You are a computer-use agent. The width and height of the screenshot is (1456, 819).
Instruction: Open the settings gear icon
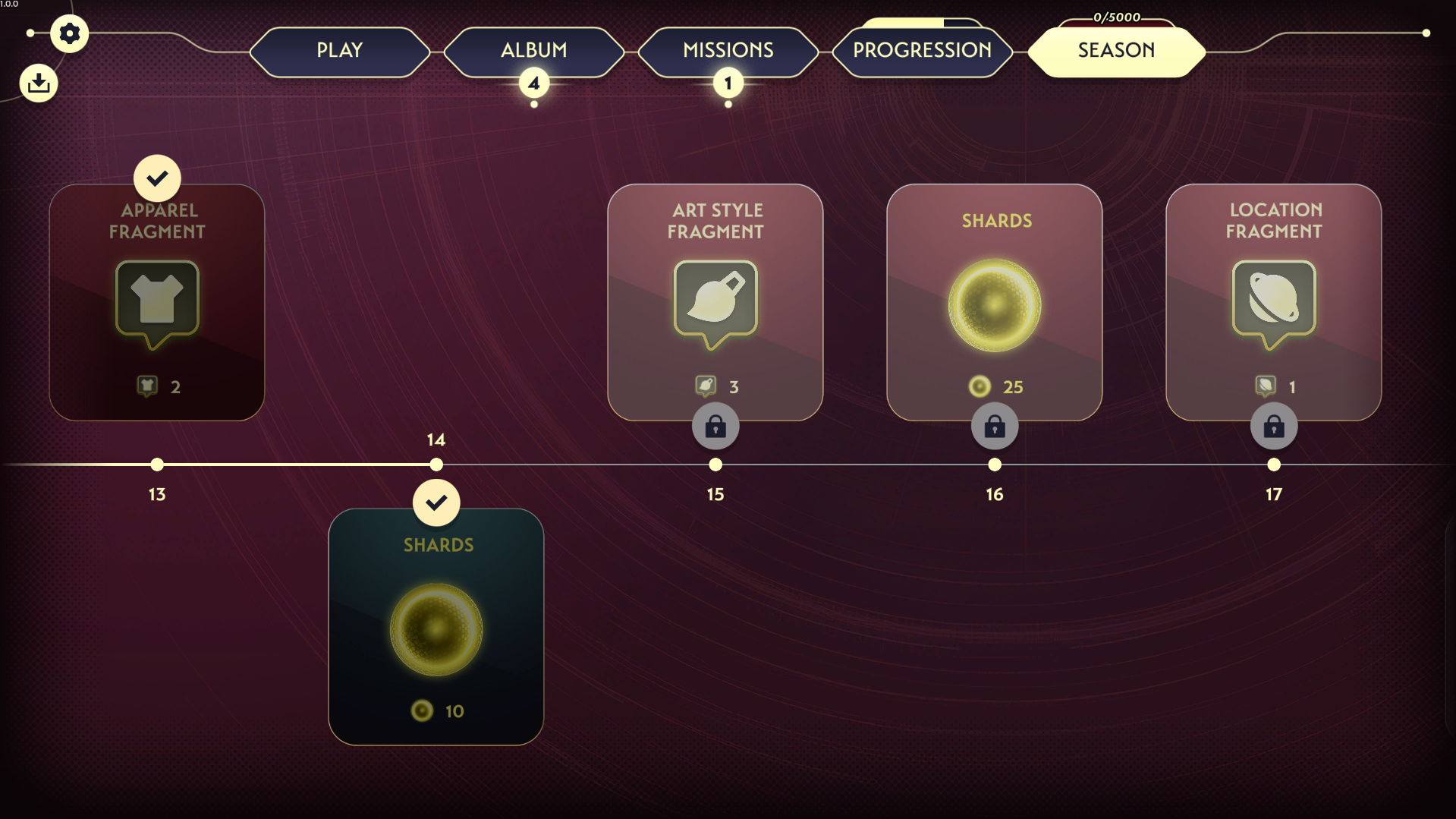click(69, 33)
